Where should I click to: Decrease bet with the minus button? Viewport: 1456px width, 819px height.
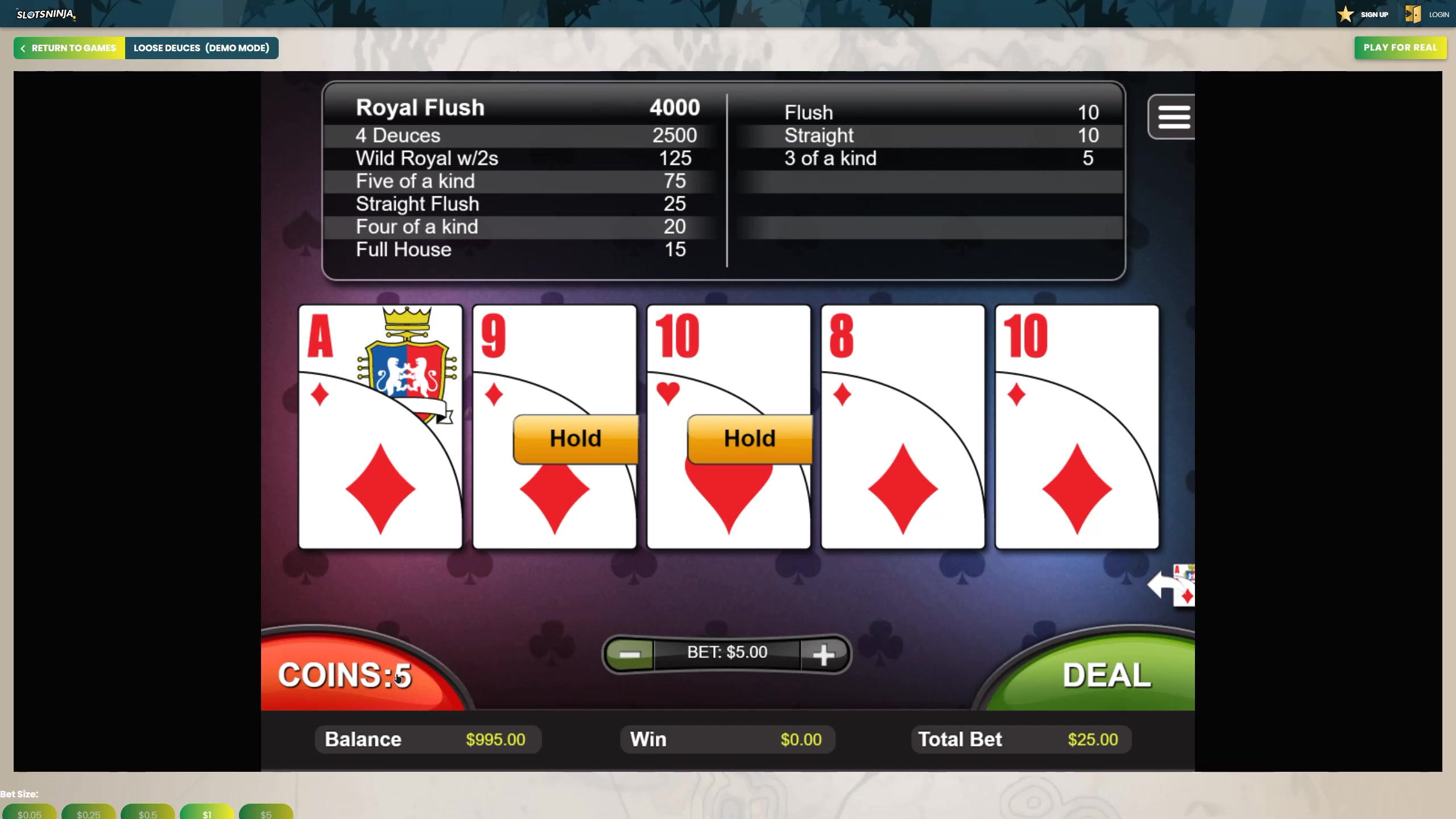point(630,654)
